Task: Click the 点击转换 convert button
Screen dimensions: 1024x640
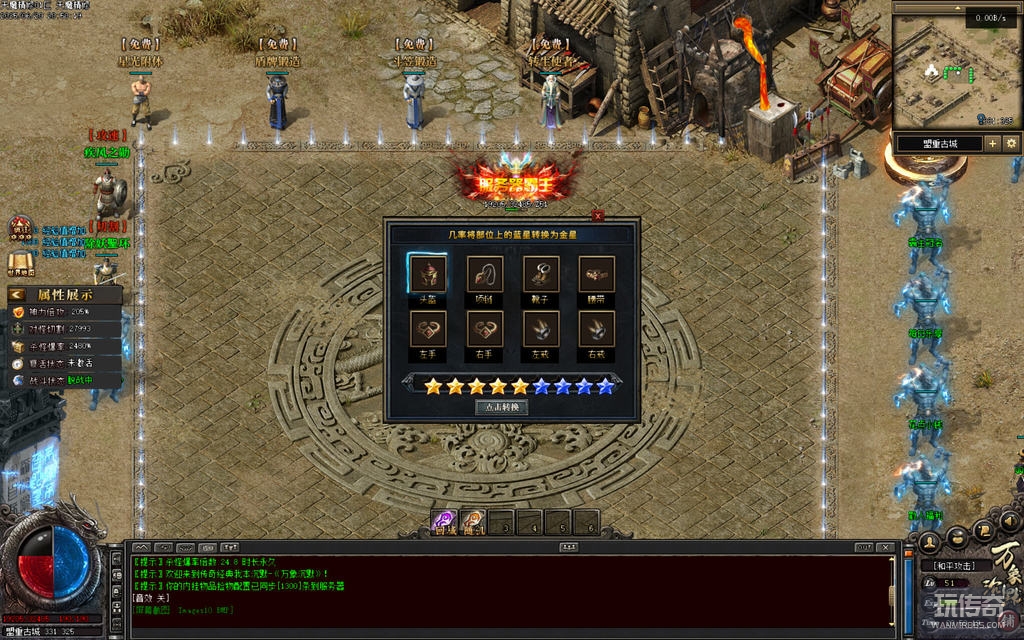Action: tap(501, 407)
